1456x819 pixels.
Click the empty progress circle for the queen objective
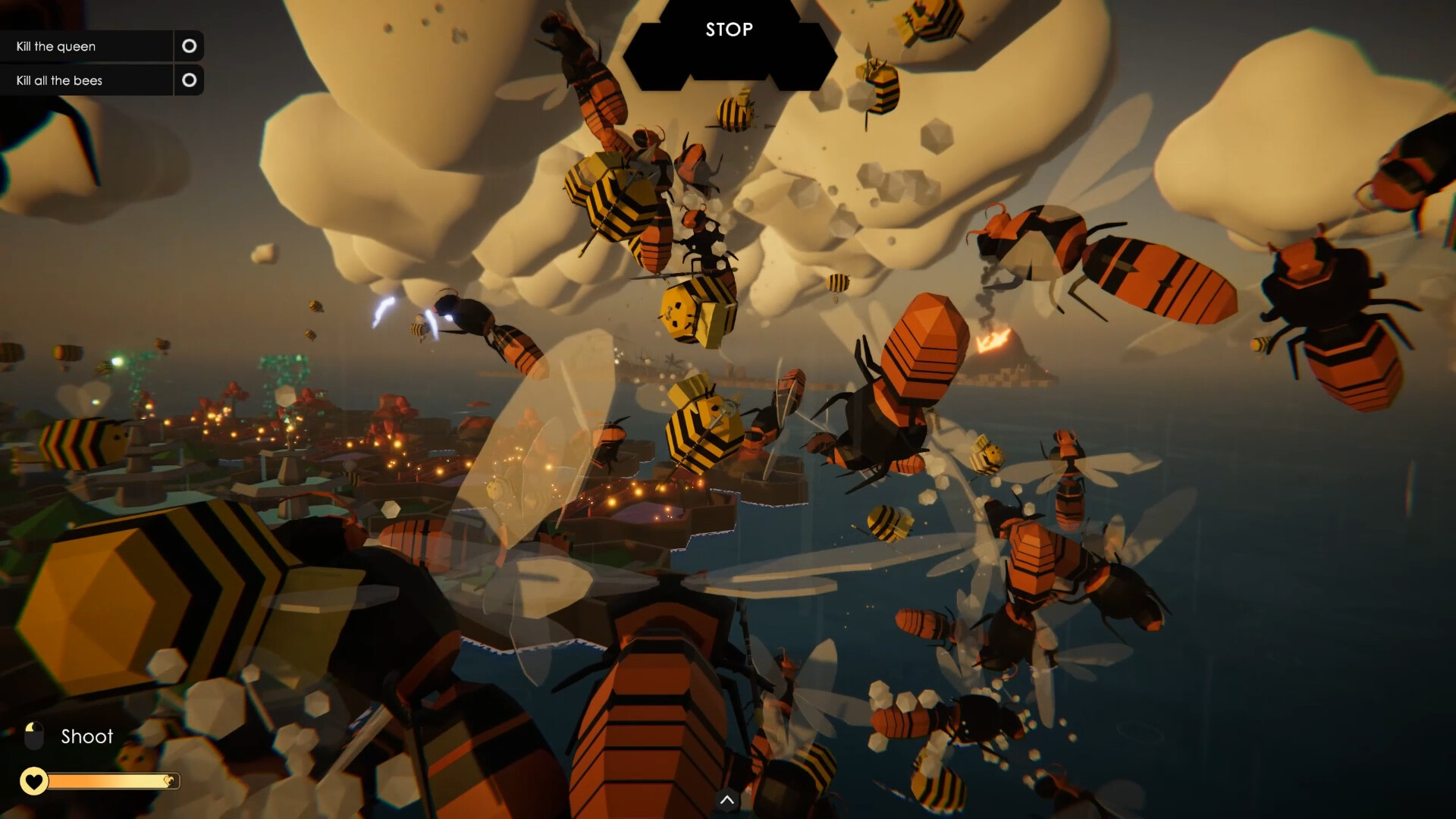(189, 46)
